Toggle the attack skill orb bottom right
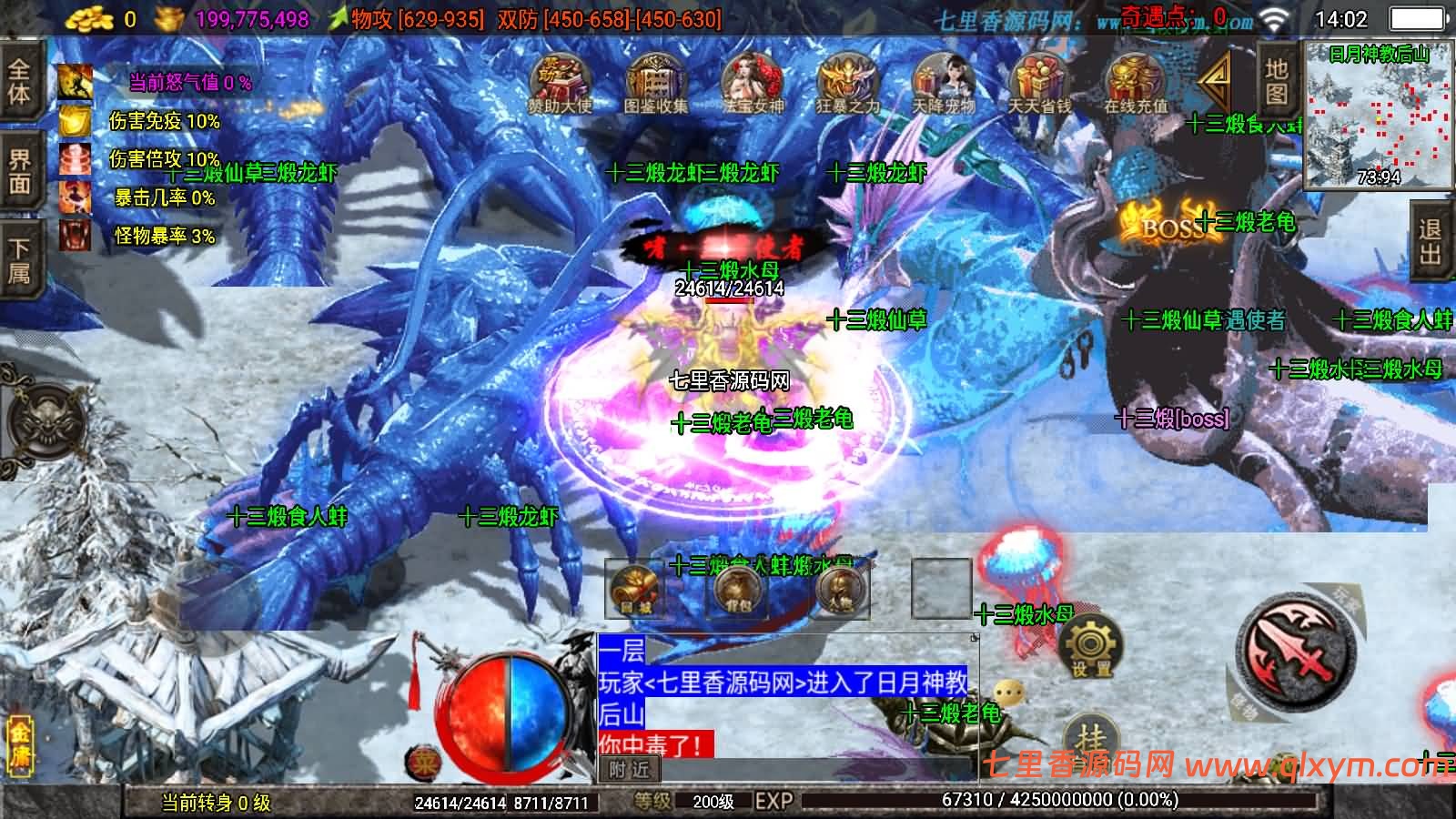Screen dimensions: 1456x819 pos(1292,651)
